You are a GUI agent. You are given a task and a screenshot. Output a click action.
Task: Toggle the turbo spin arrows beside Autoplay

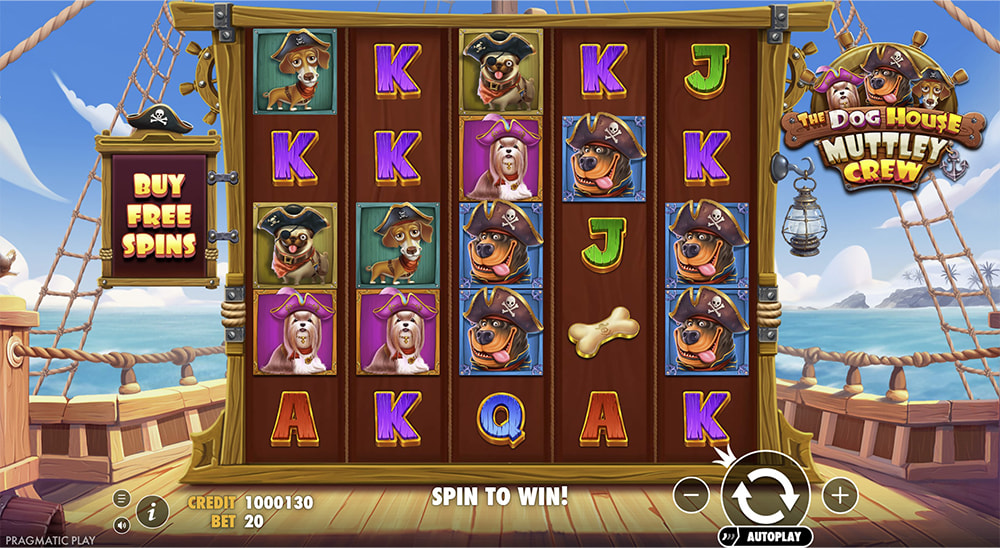coord(728,537)
